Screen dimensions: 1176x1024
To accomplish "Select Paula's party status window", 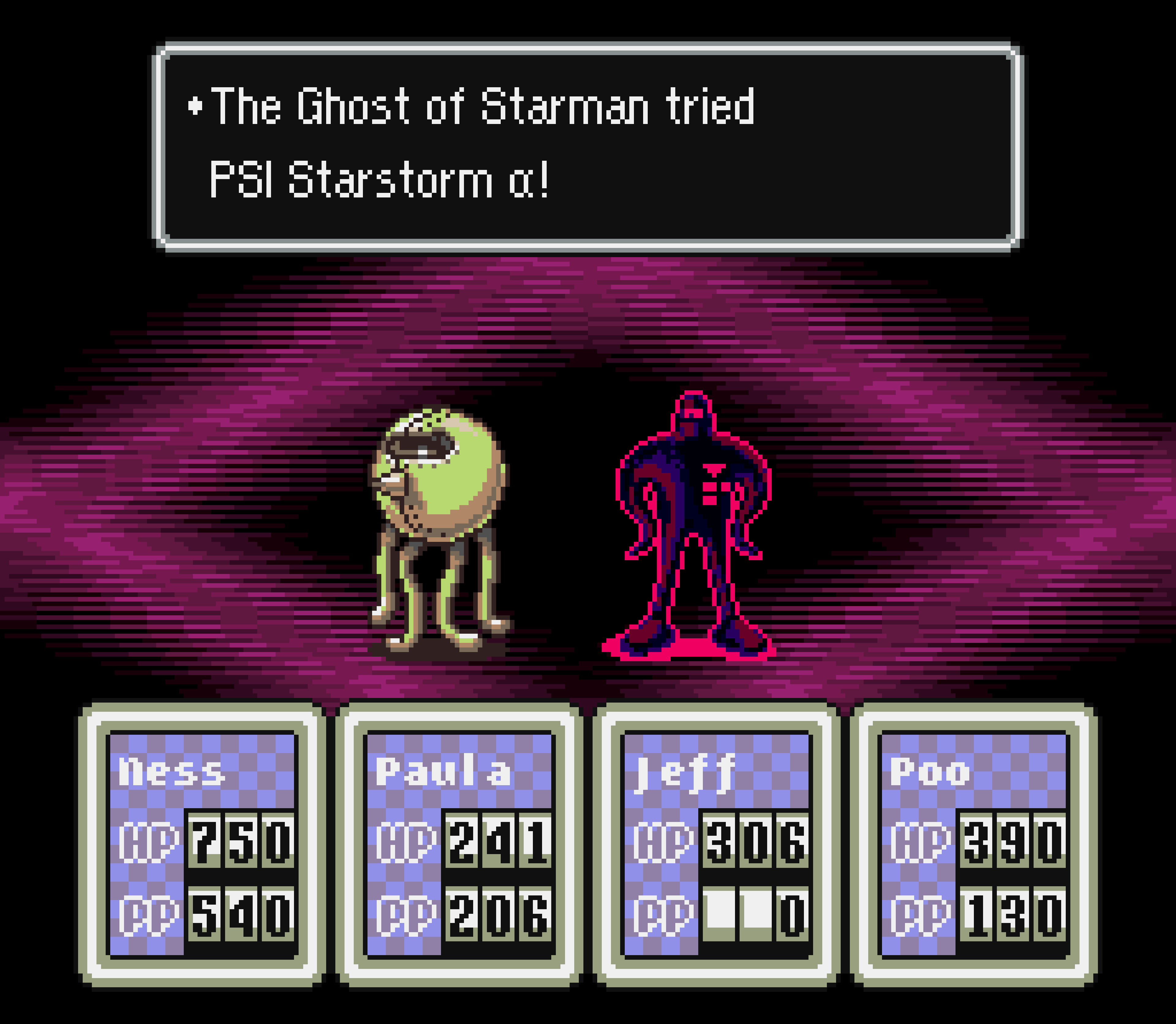I will click(x=459, y=846).
